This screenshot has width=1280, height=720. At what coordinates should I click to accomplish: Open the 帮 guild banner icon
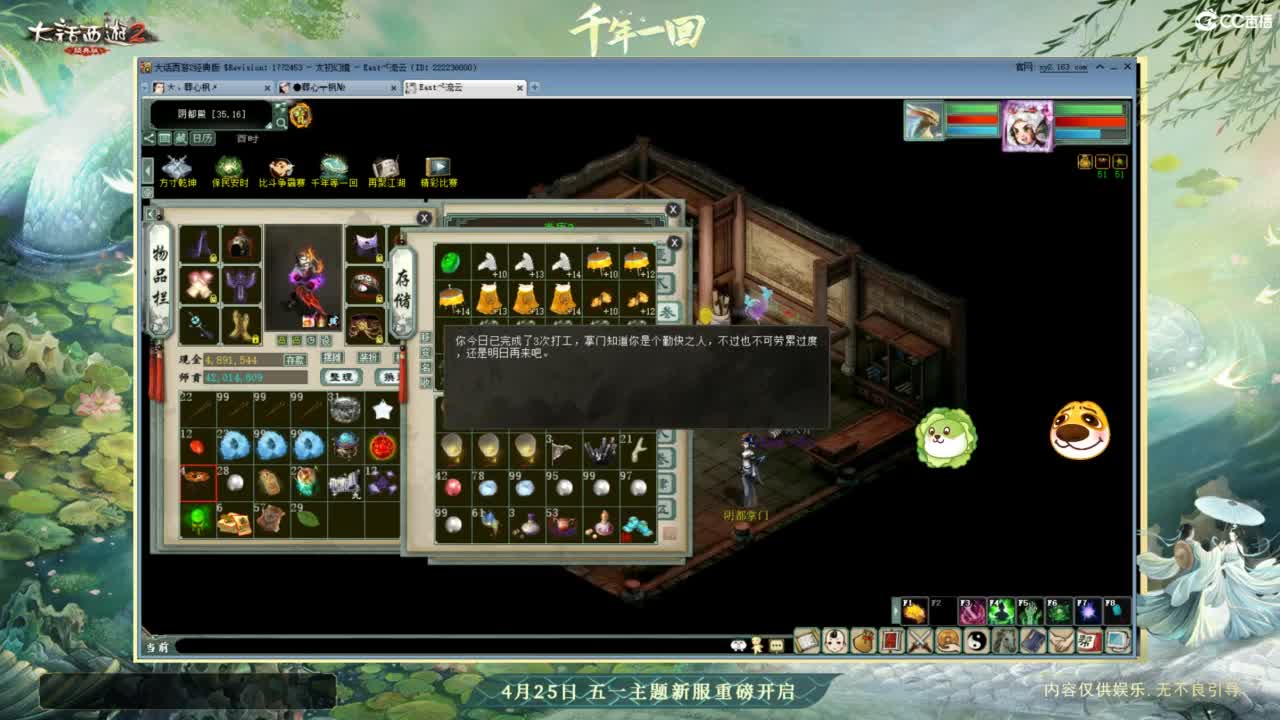pos(1087,641)
